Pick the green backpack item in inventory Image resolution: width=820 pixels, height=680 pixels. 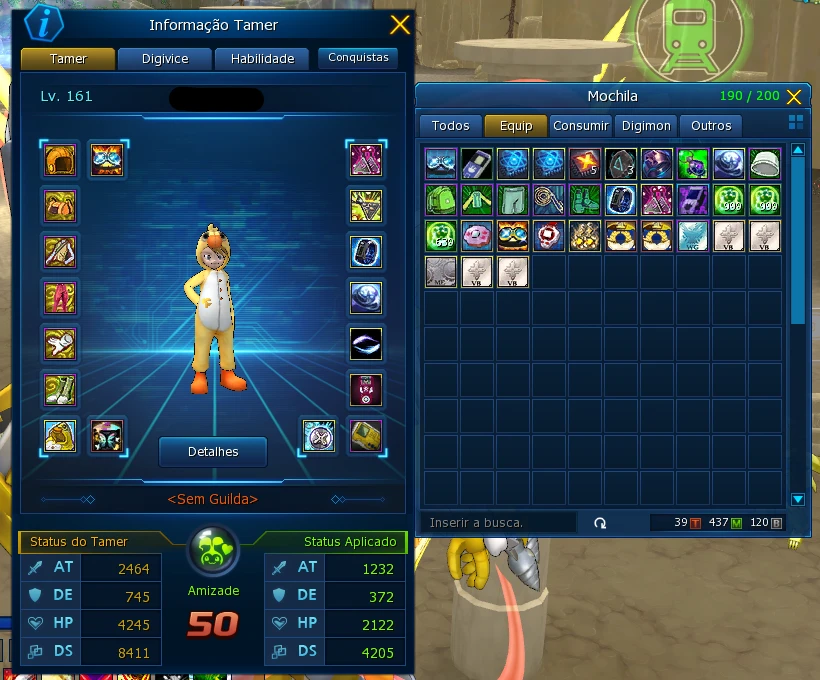click(x=441, y=200)
